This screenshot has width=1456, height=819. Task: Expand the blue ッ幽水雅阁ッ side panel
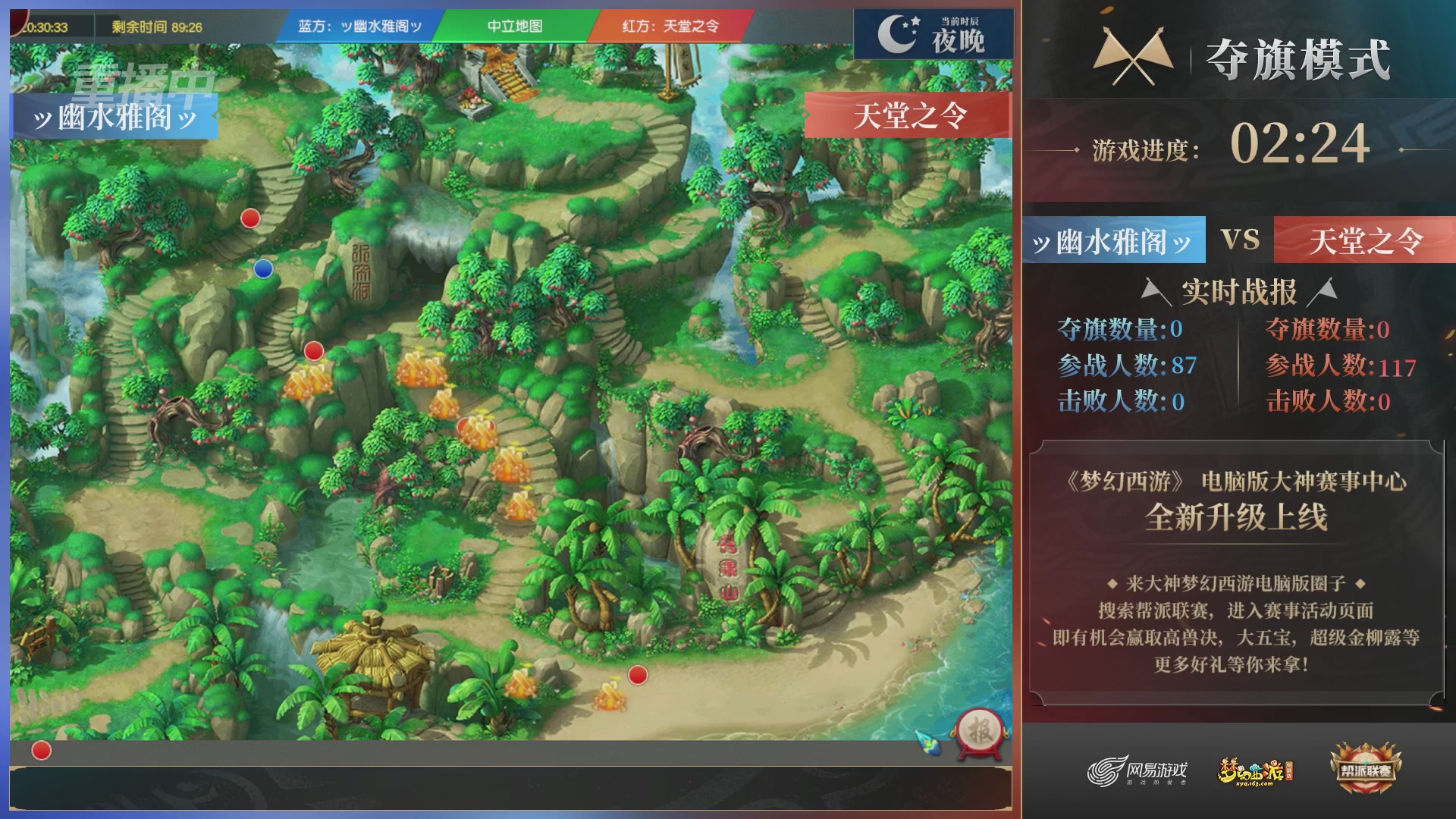(114, 118)
